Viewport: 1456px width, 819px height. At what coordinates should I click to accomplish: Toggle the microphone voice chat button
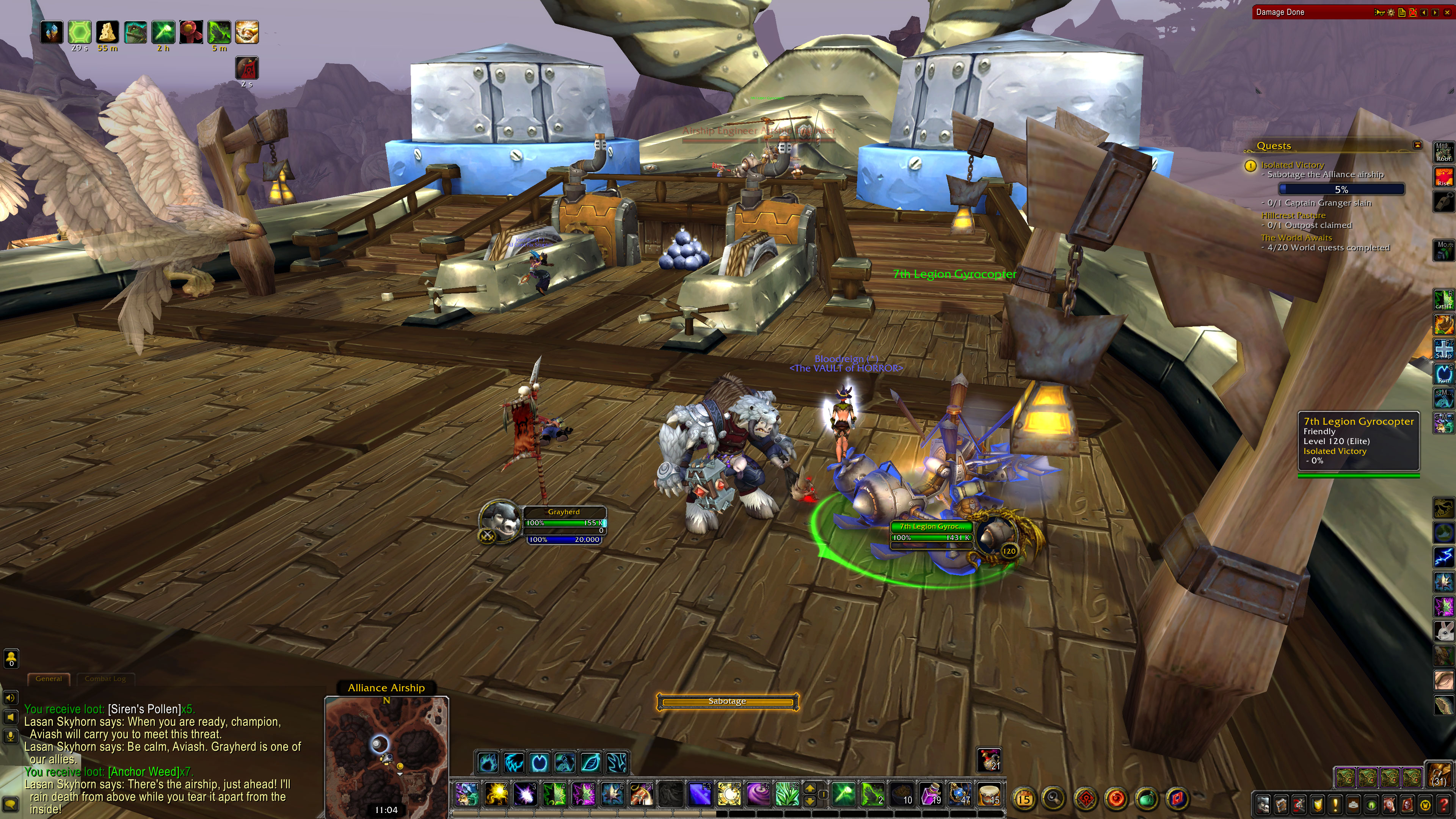[x=11, y=736]
